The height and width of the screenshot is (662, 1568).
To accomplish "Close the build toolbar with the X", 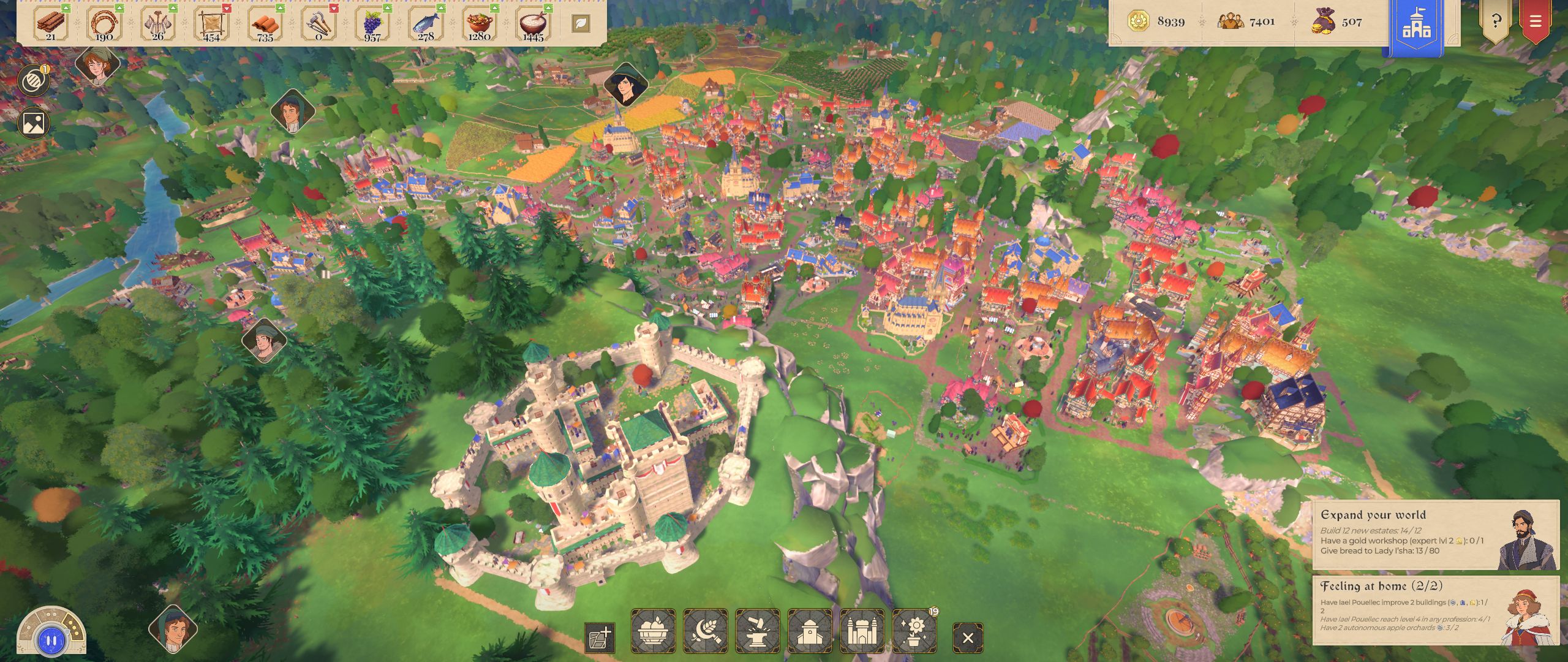I will pyautogui.click(x=968, y=638).
